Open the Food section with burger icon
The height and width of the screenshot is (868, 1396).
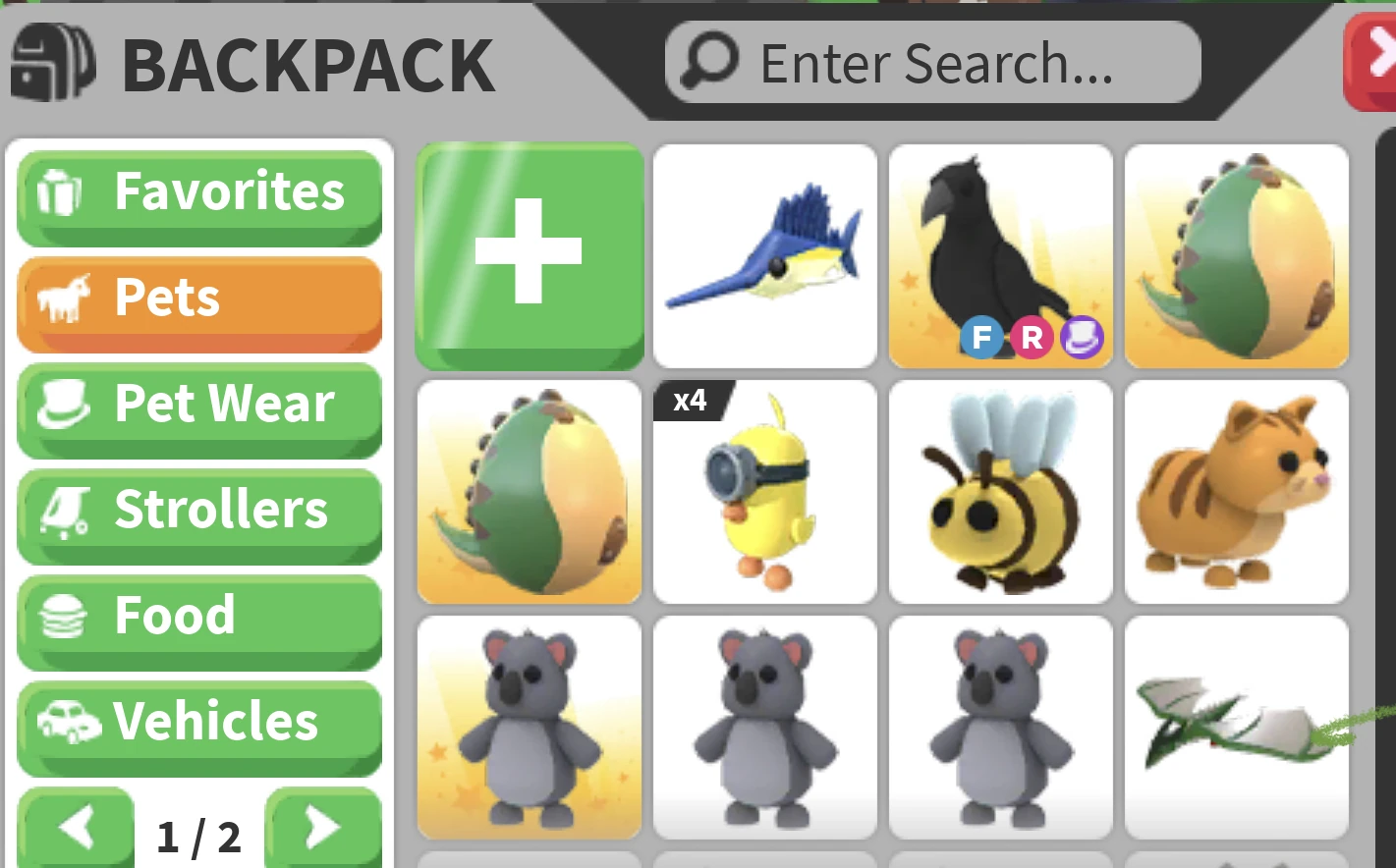198,617
